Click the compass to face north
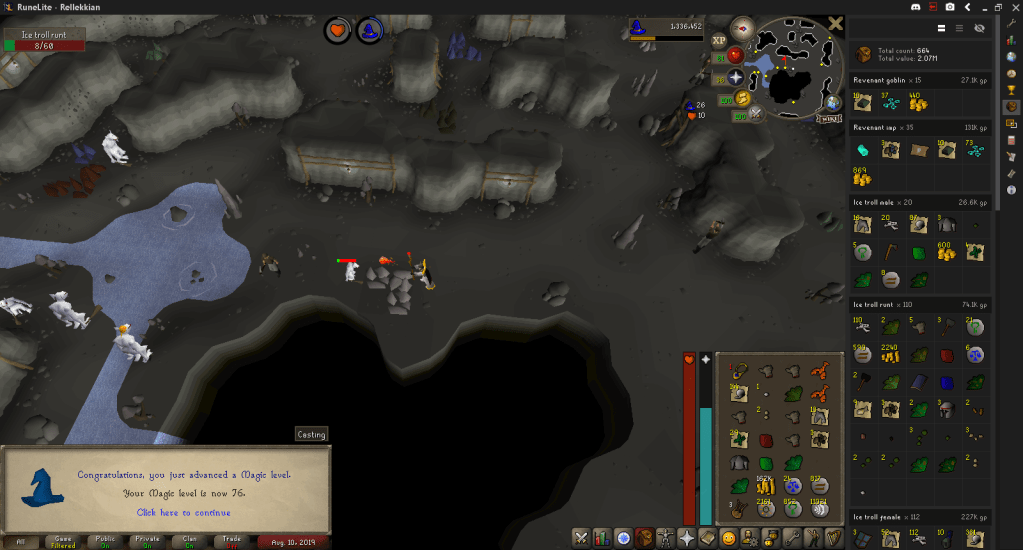The height and width of the screenshot is (550, 1023). click(x=742, y=28)
